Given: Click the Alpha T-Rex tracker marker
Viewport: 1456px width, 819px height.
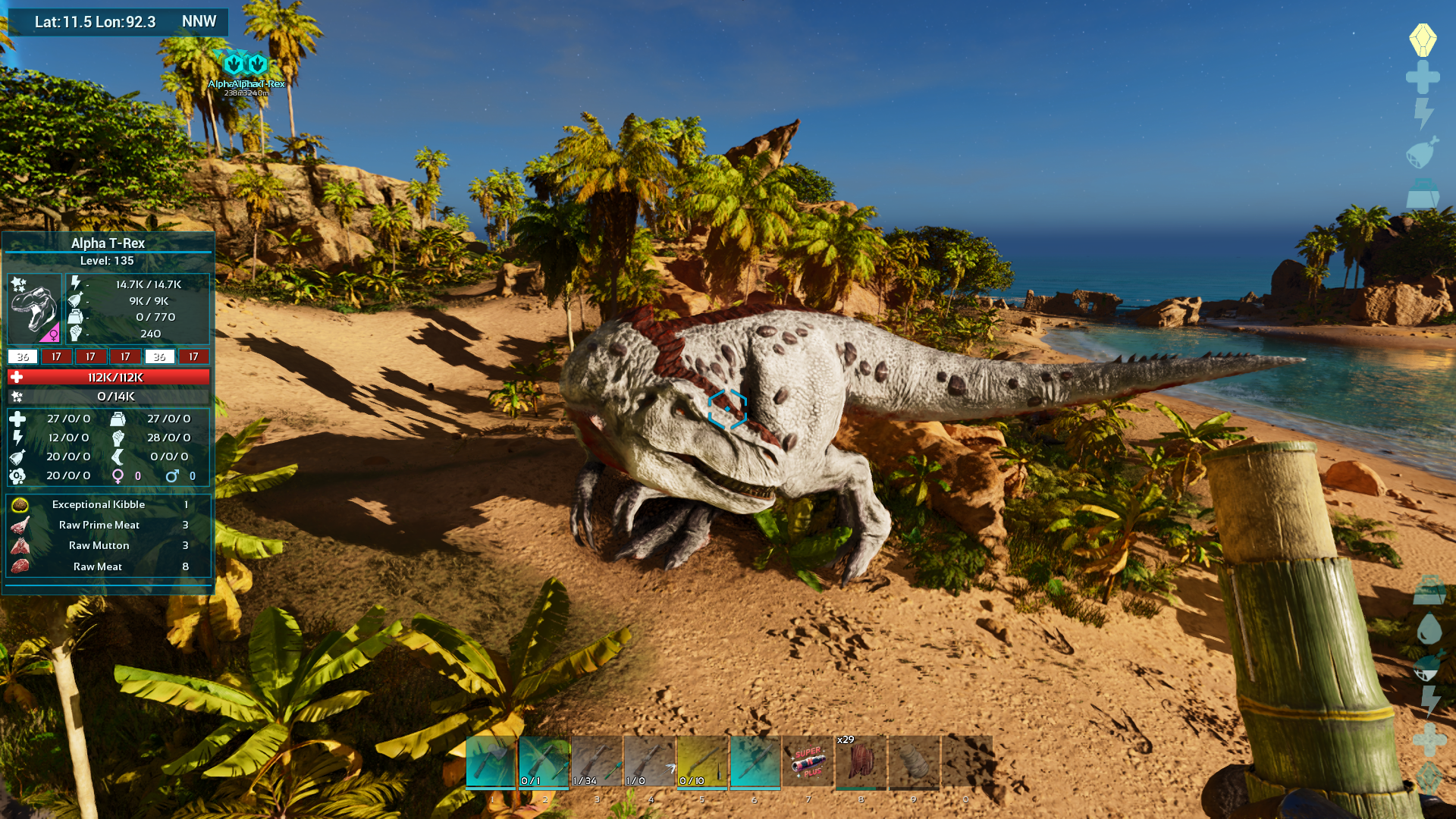Looking at the screenshot, I should (246, 65).
